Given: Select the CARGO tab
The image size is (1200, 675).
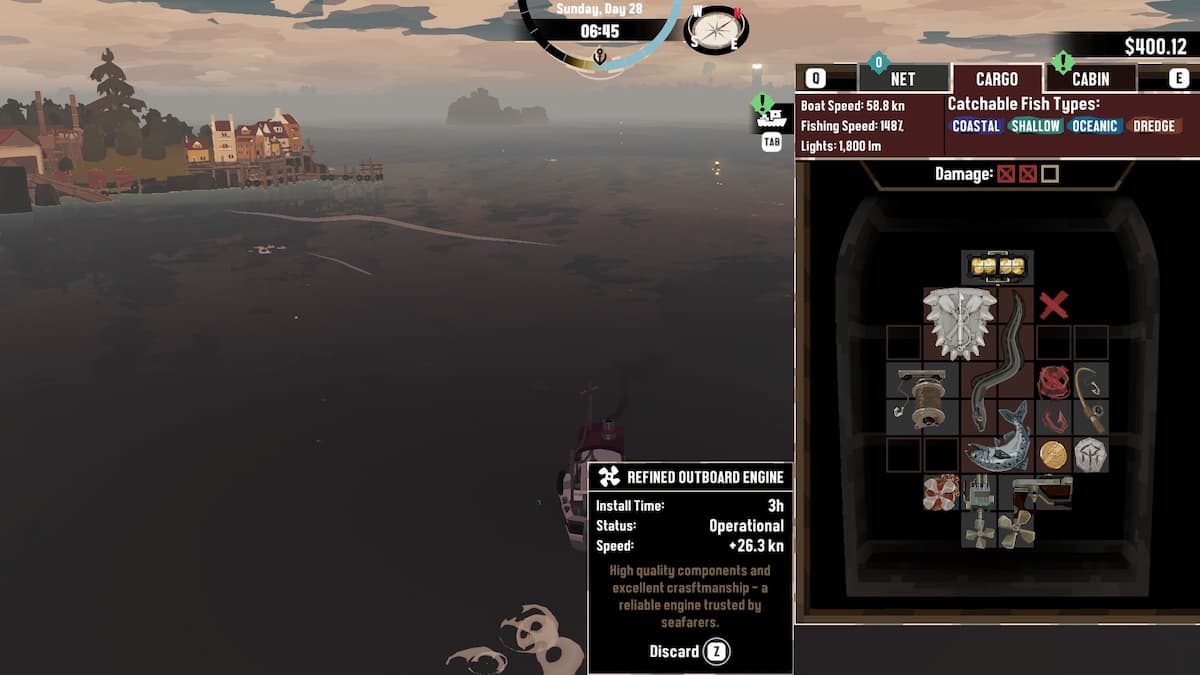Looking at the screenshot, I should 996,78.
